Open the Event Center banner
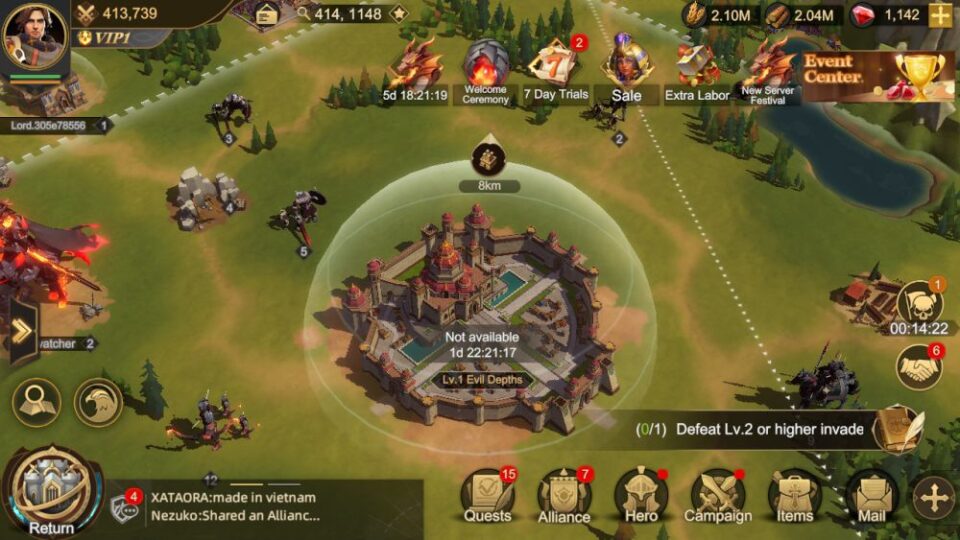The image size is (960, 540). click(x=877, y=76)
